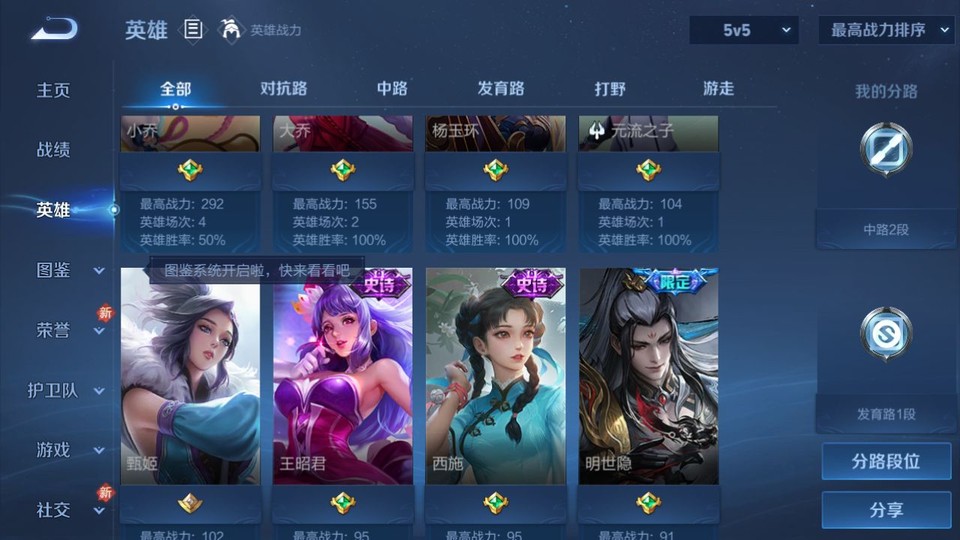Open the 5v5 mode dropdown
This screenshot has height=540, width=960.
click(744, 30)
